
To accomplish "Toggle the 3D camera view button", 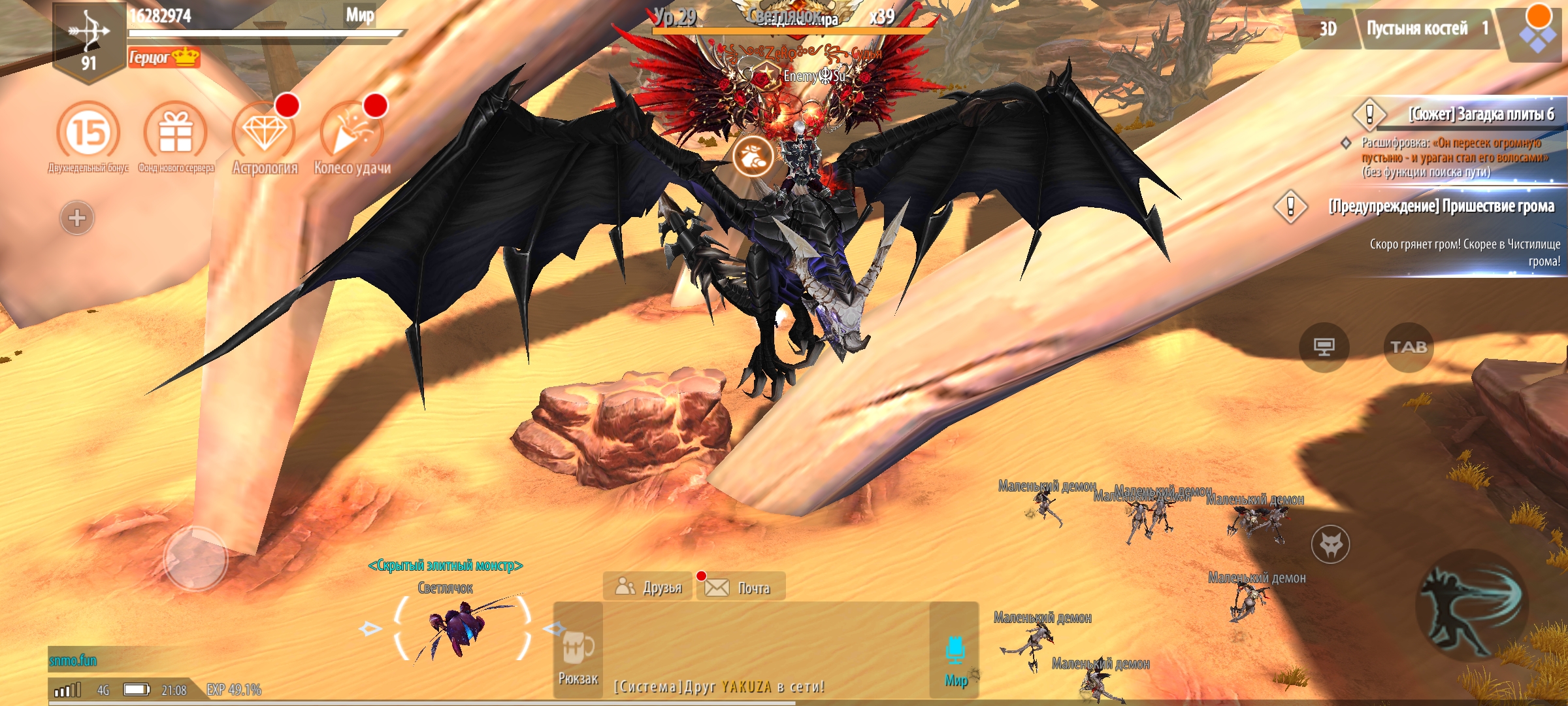I will pos(1328,29).
